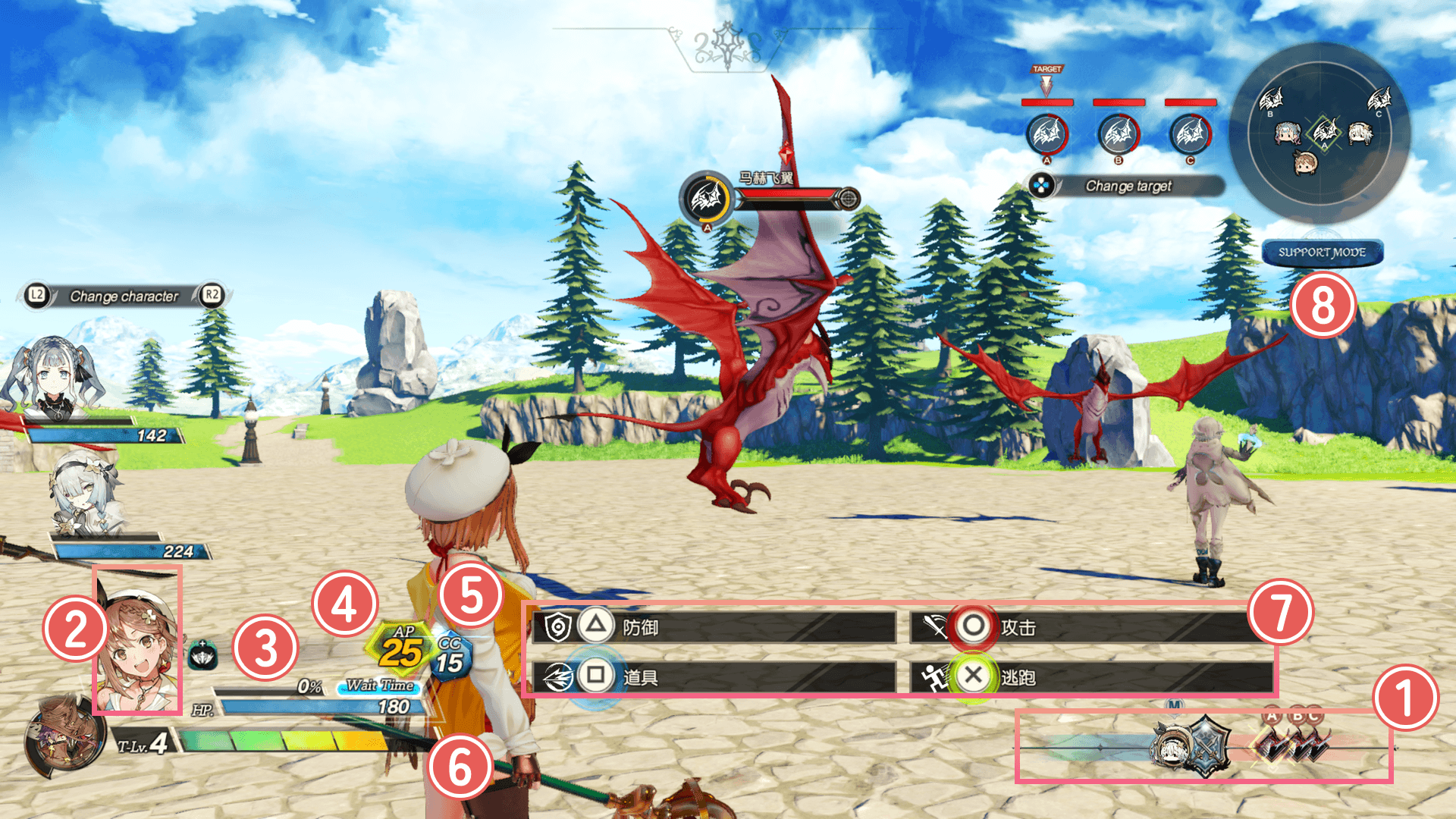
Task: Target enemy C in the enemy list
Action: (1189, 135)
